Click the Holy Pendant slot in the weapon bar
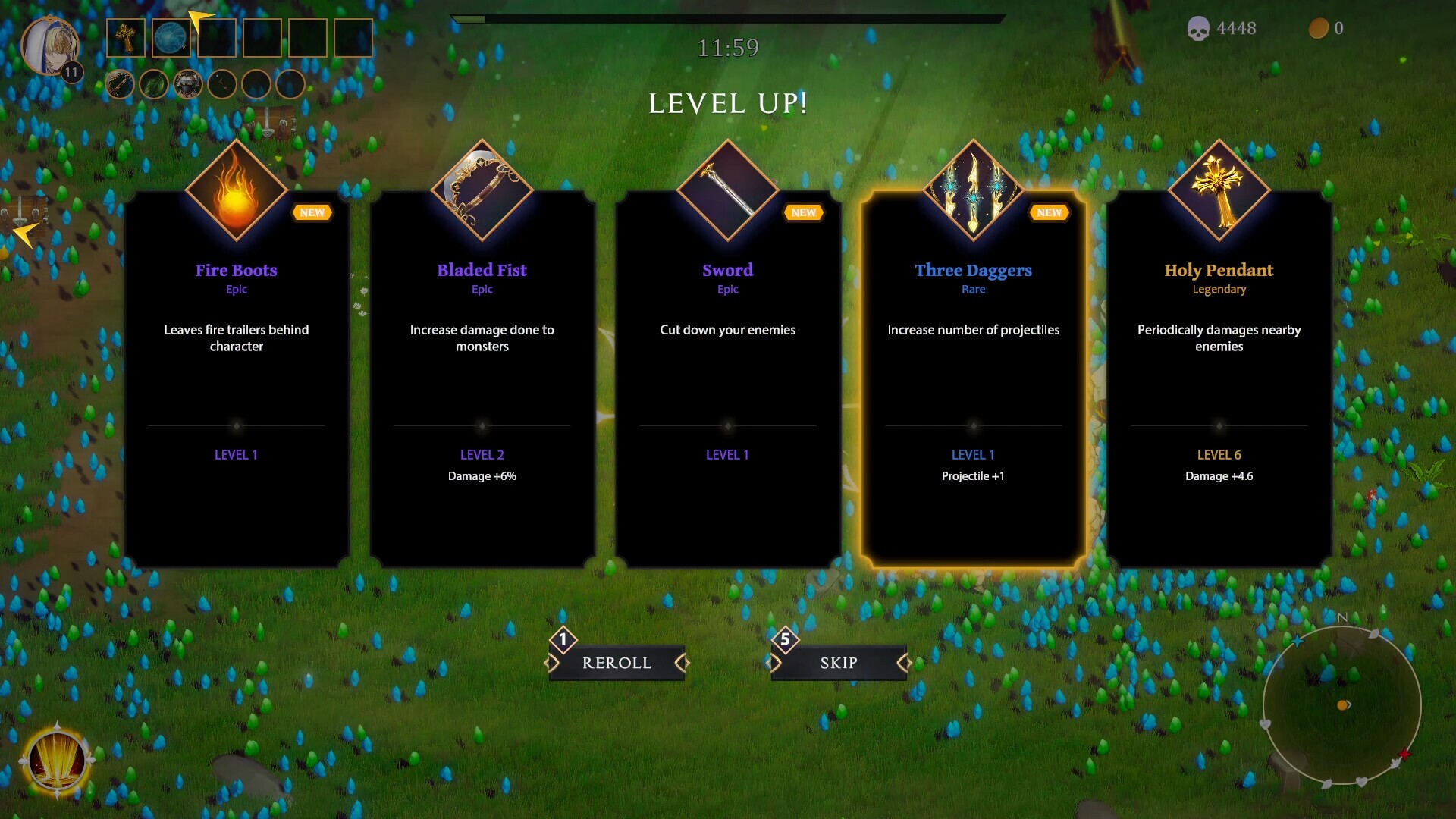 (x=125, y=38)
